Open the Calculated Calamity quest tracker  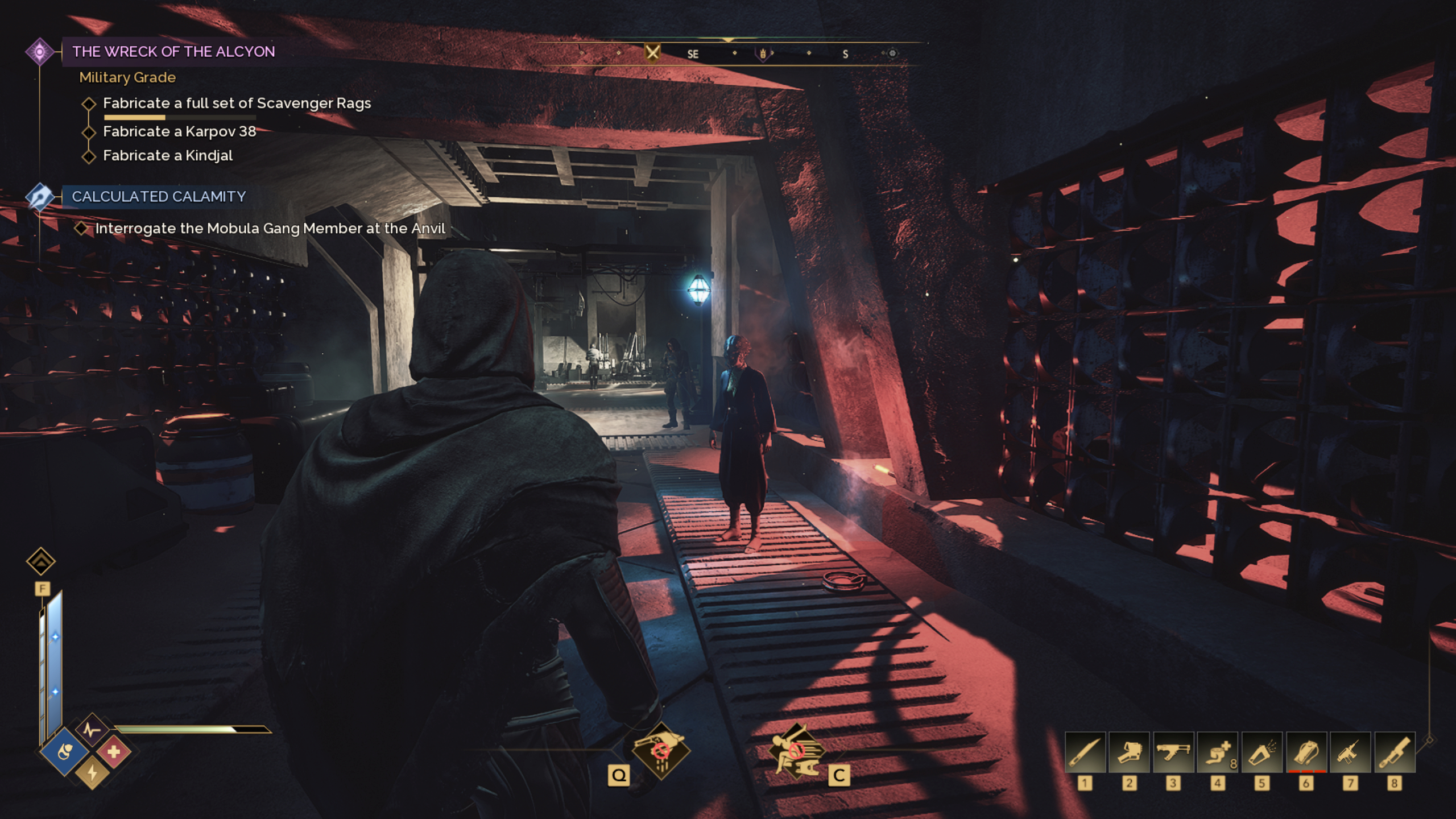pos(159,197)
